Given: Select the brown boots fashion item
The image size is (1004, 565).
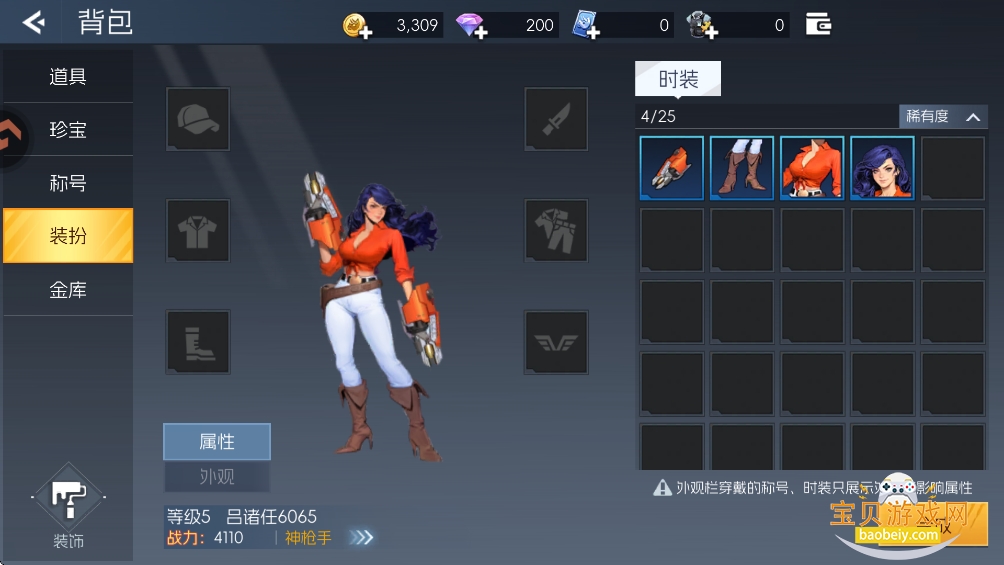Looking at the screenshot, I should click(742, 168).
